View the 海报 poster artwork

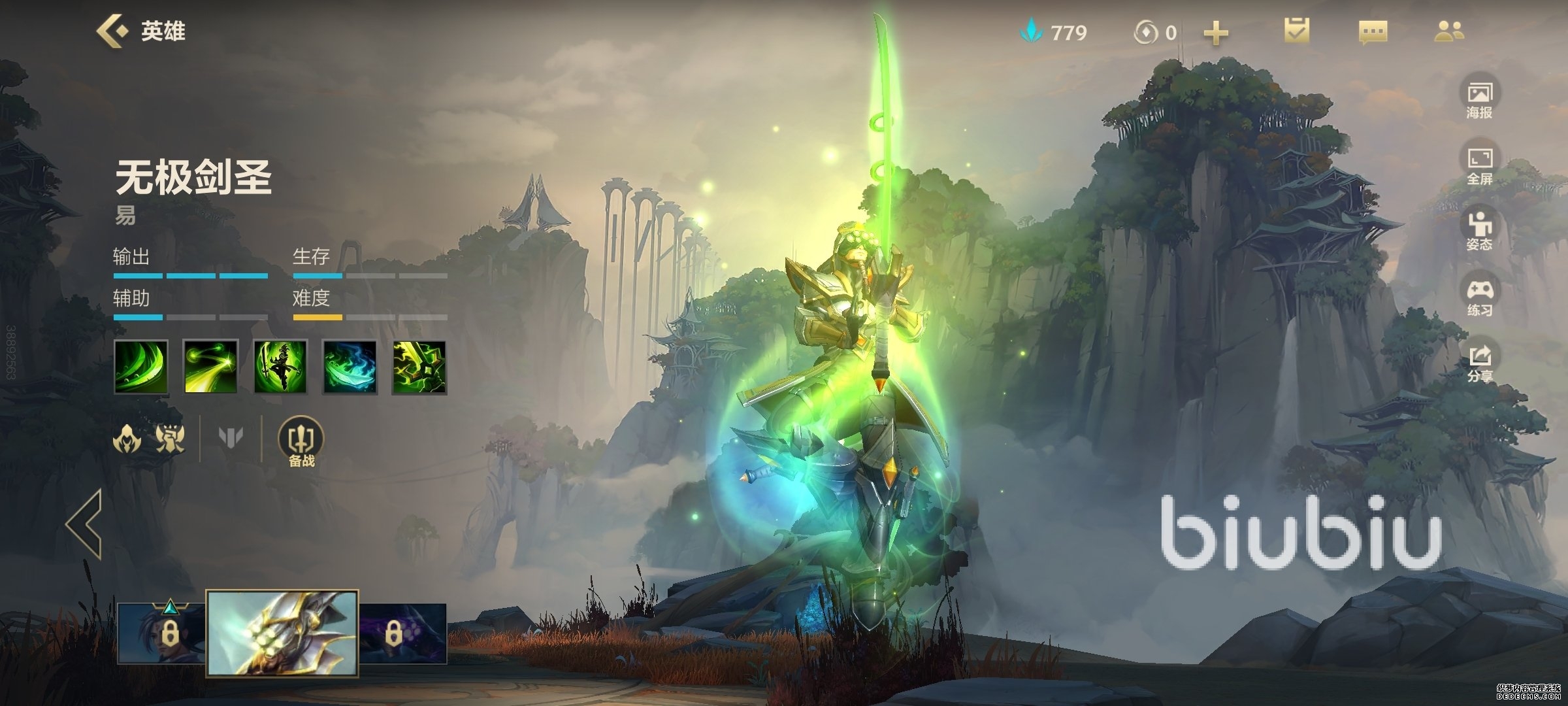[1480, 99]
